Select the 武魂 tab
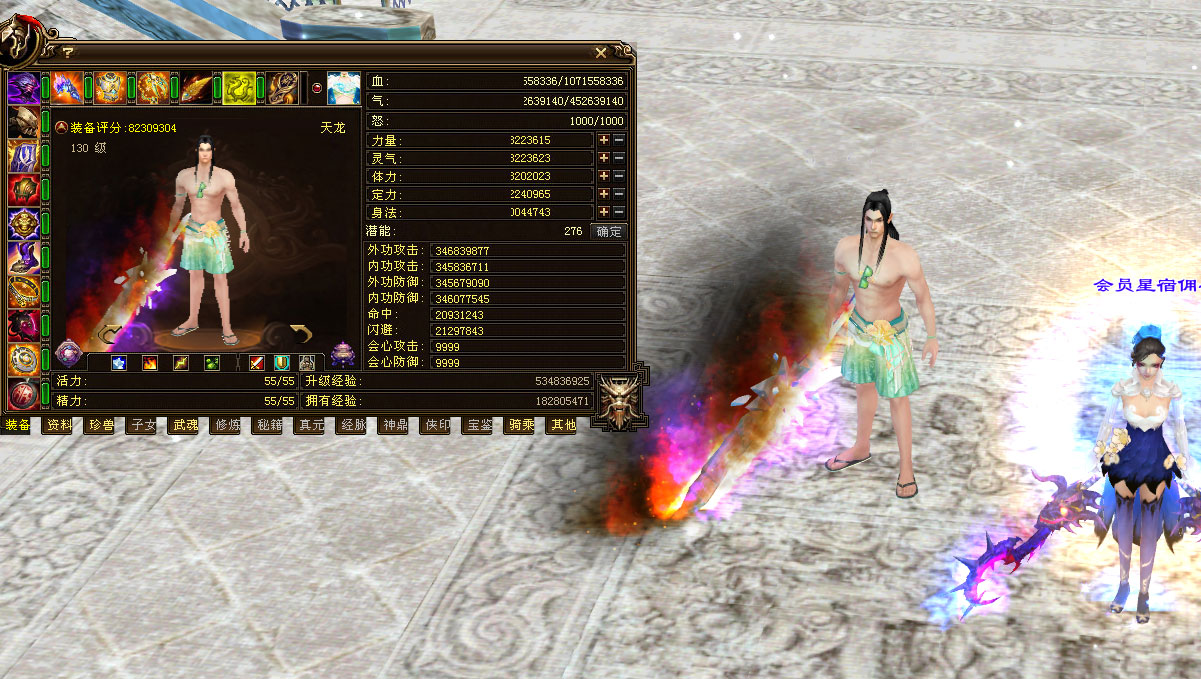The image size is (1201, 679). pos(185,425)
